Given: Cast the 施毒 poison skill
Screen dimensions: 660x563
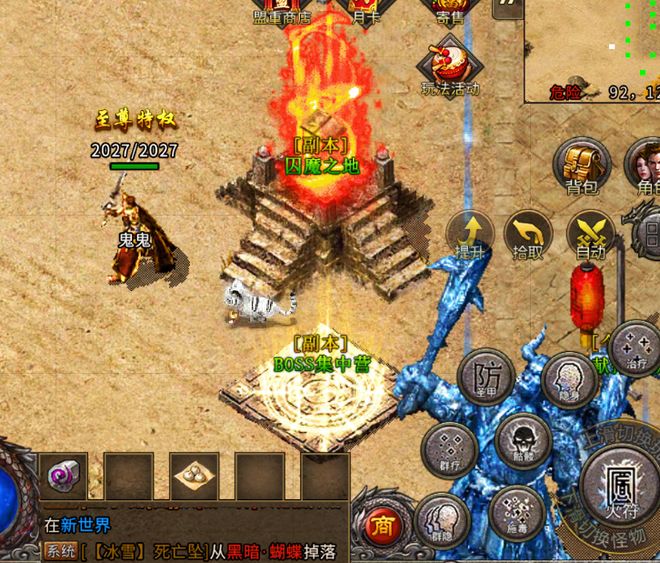Looking at the screenshot, I should click(516, 510).
